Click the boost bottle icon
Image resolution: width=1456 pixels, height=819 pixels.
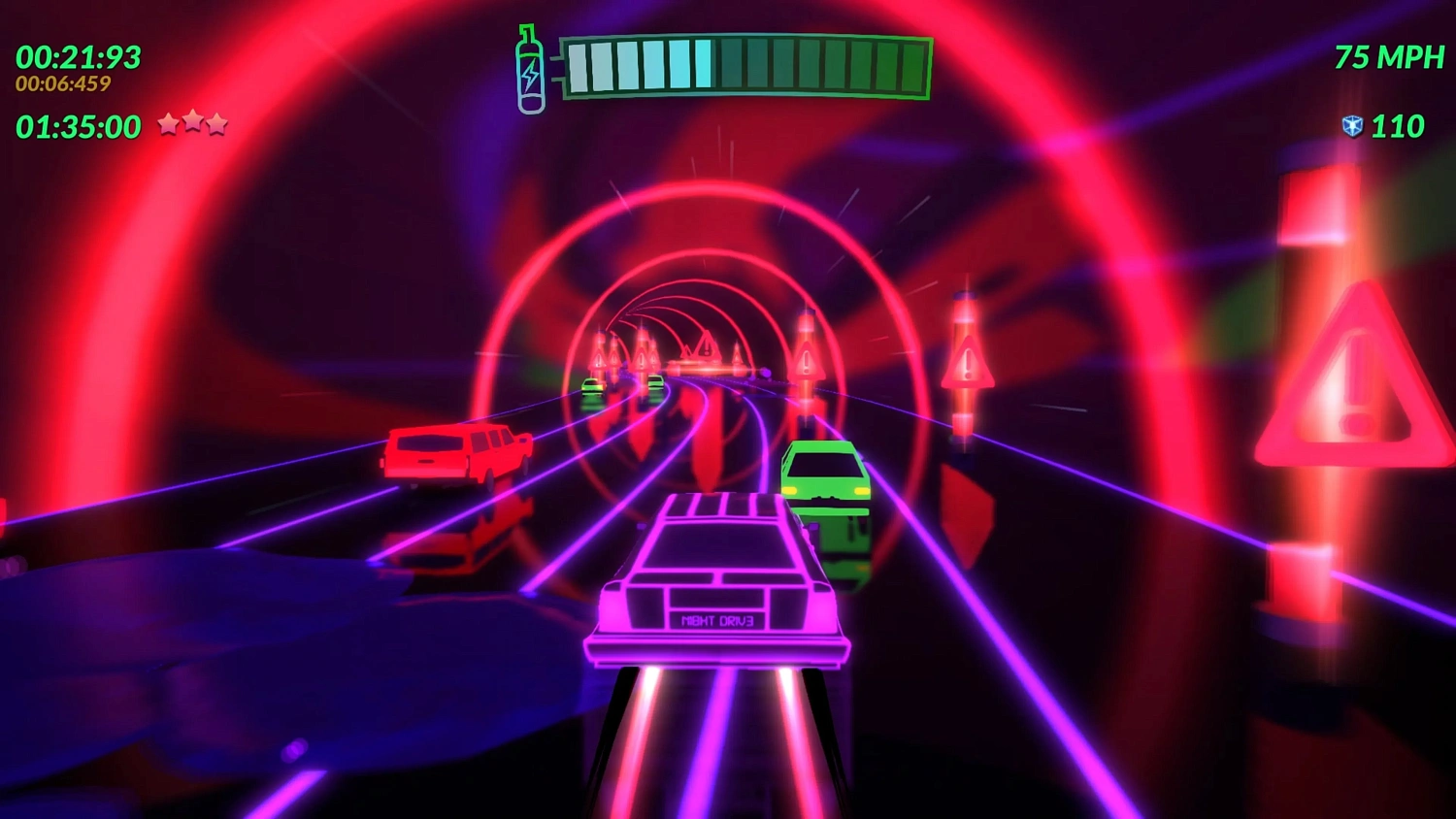click(529, 66)
